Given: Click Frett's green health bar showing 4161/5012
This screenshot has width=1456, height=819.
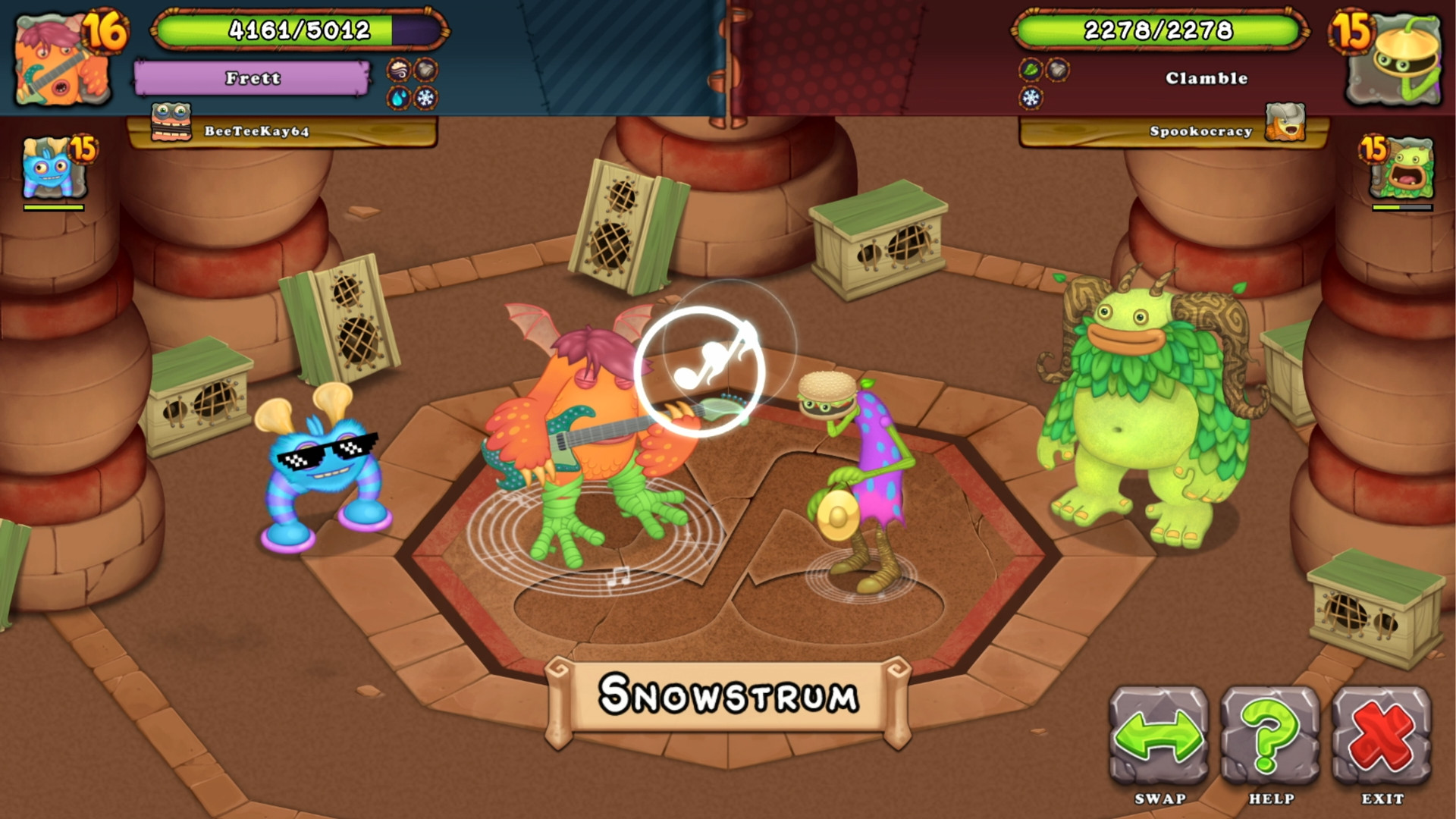Looking at the screenshot, I should click(x=298, y=30).
